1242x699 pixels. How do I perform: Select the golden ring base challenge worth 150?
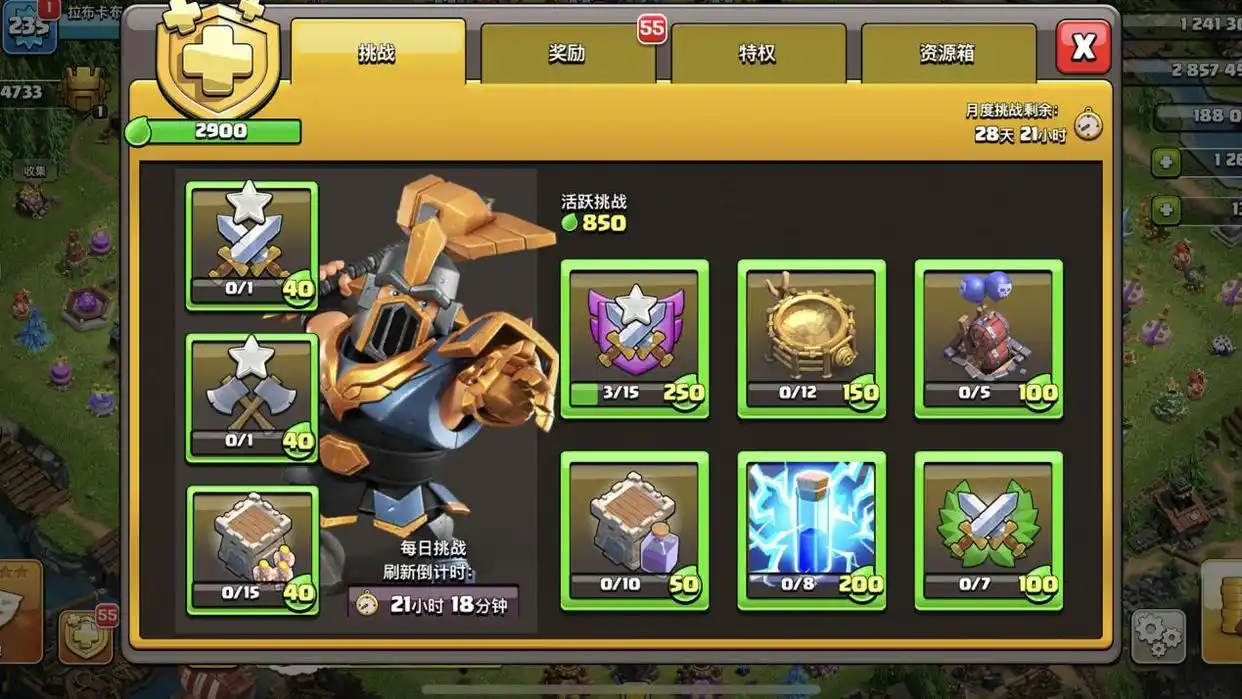coord(811,339)
